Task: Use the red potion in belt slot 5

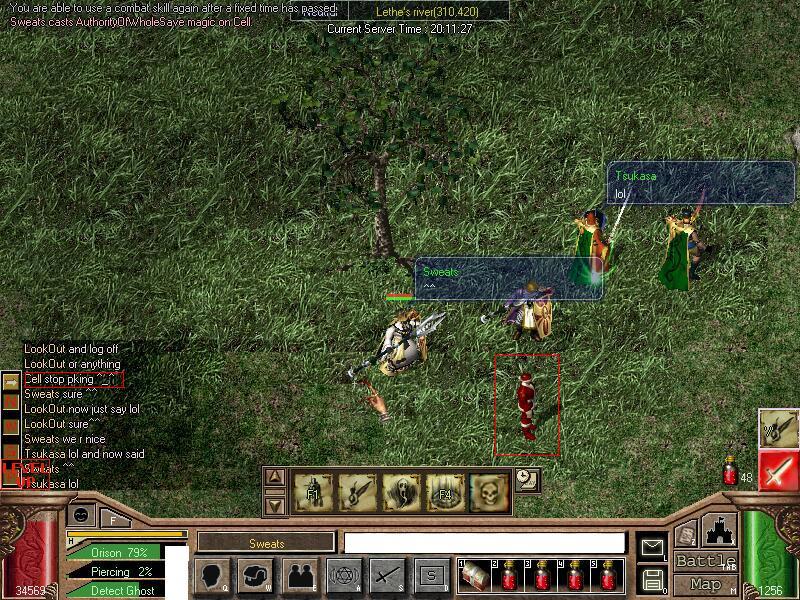Action: pos(608,576)
